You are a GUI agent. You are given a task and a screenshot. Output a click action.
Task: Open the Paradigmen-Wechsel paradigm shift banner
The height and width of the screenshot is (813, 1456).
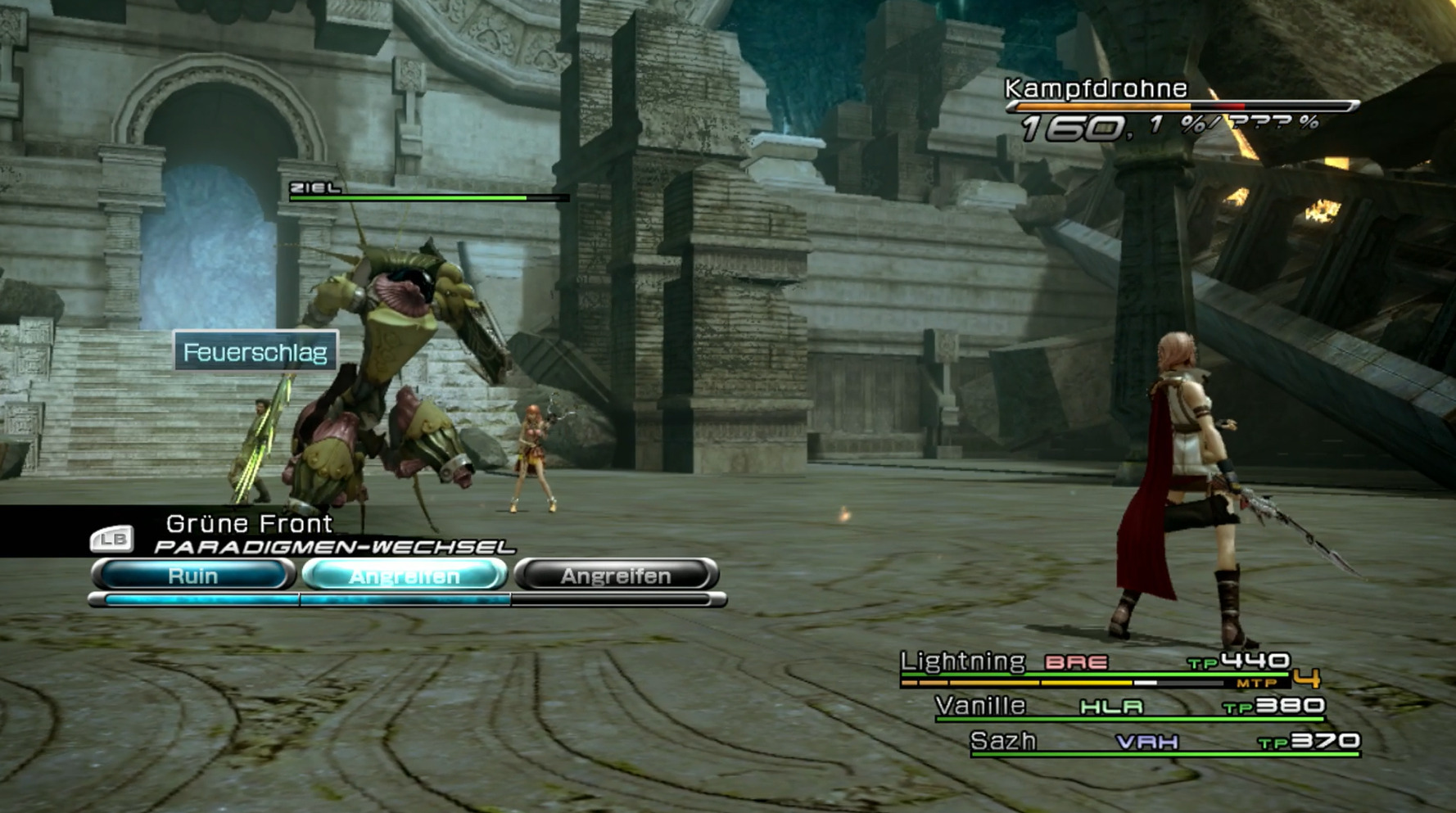point(332,547)
